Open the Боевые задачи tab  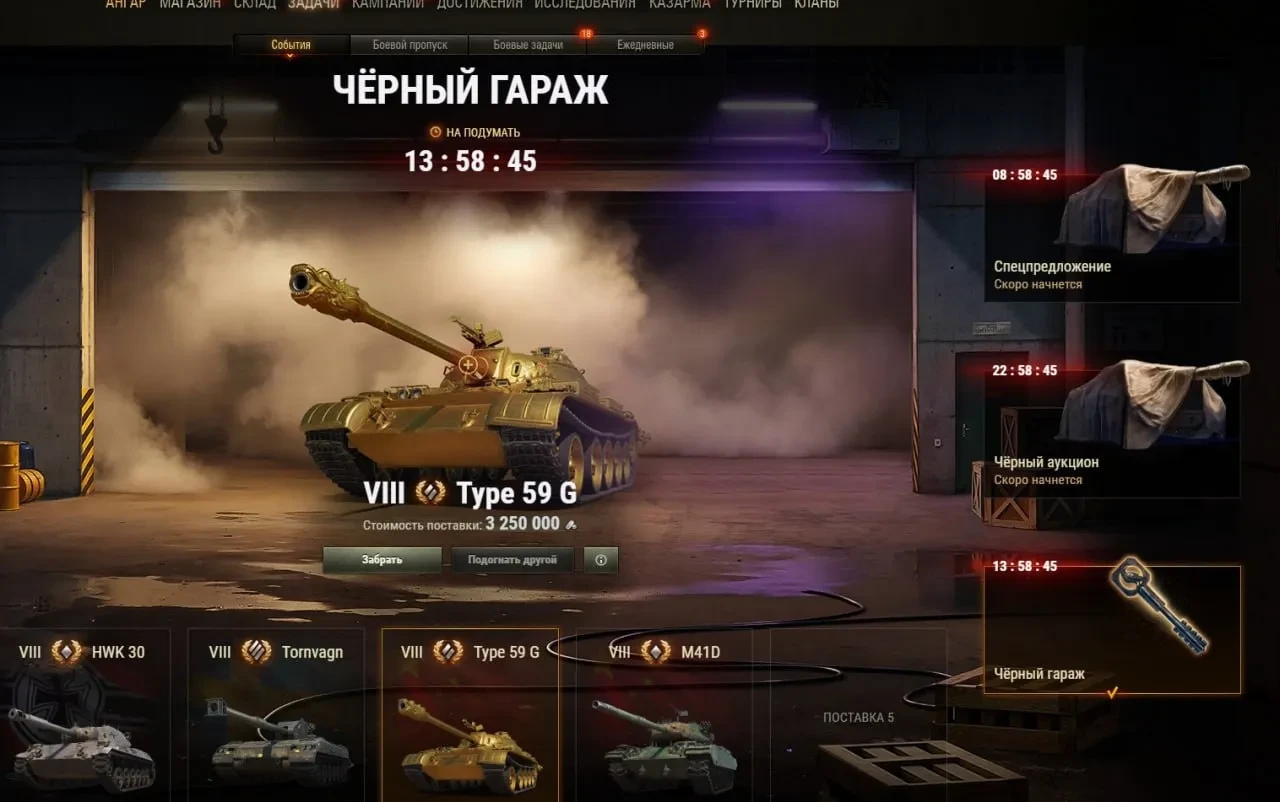pyautogui.click(x=528, y=45)
